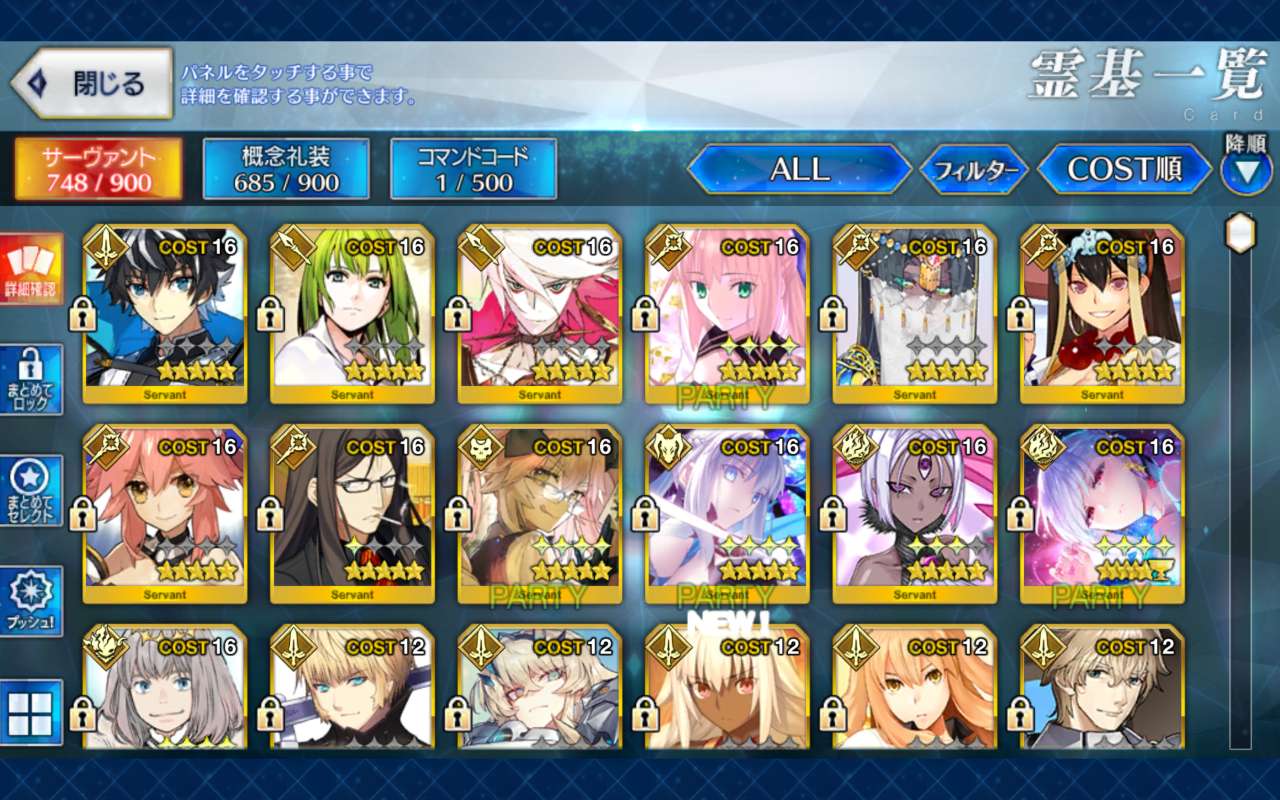This screenshot has height=800, width=1280.
Task: Pick the glasses-wearing long-haired man card
Action: (352, 514)
